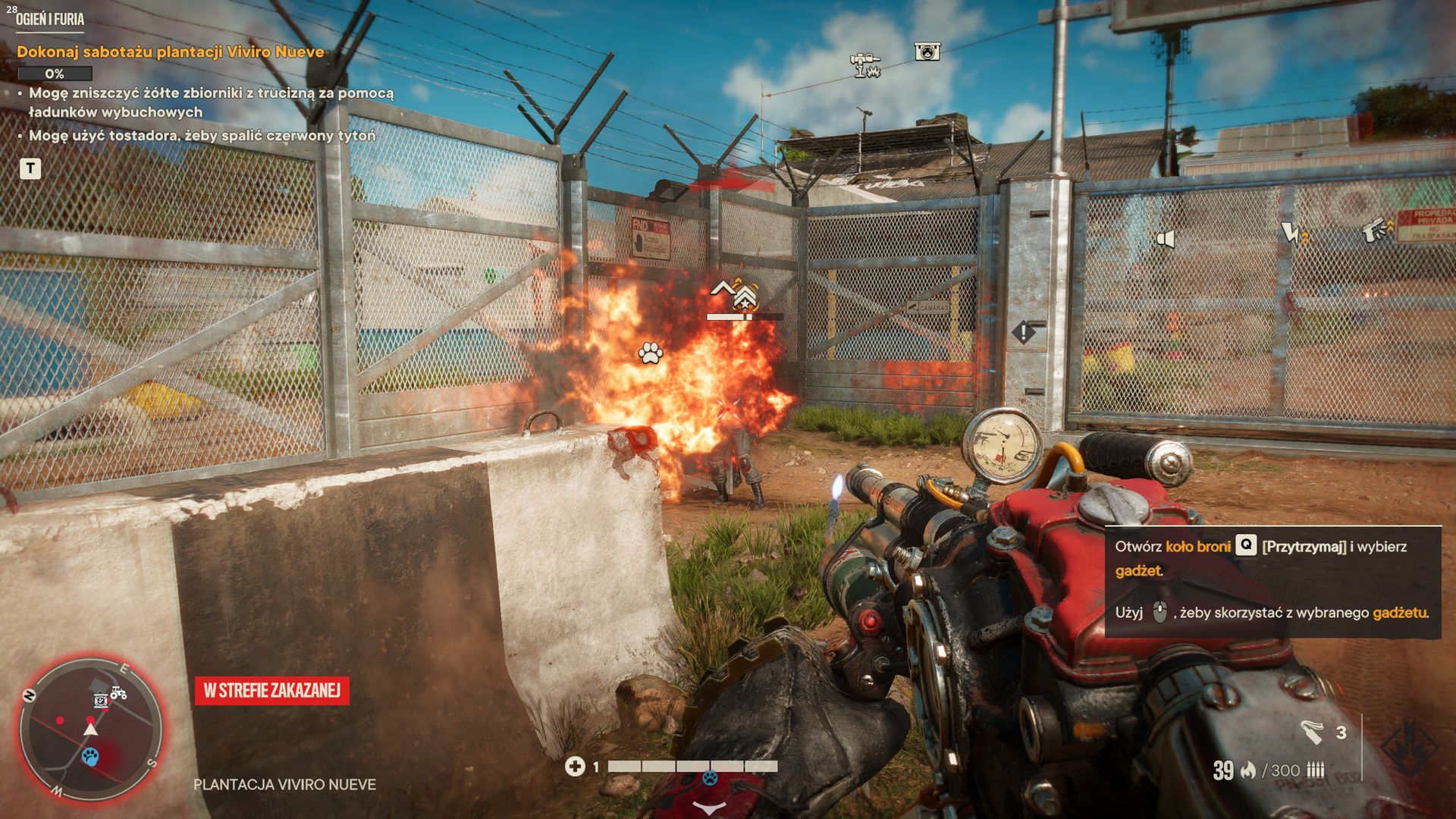The image size is (1456, 819).
Task: Click the blue paw marker on the minimap
Action: (91, 756)
